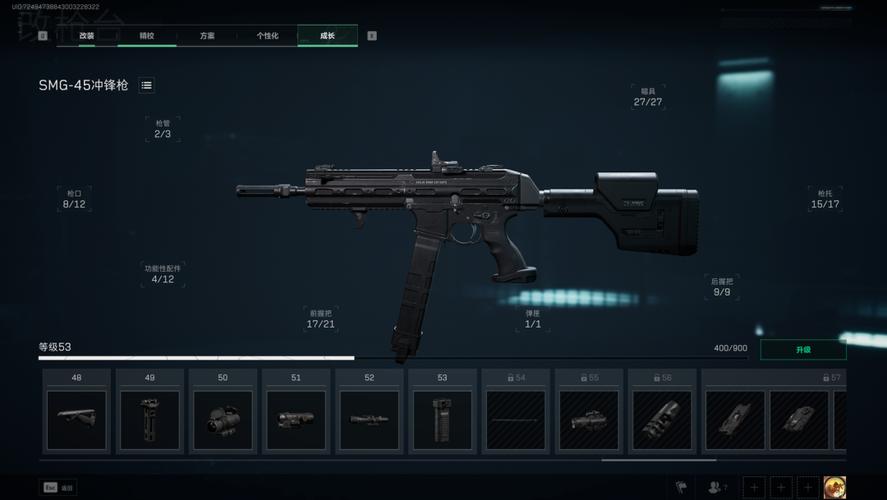Image resolution: width=887 pixels, height=500 pixels.
Task: Go to the 个性化 tab
Action: 267,36
